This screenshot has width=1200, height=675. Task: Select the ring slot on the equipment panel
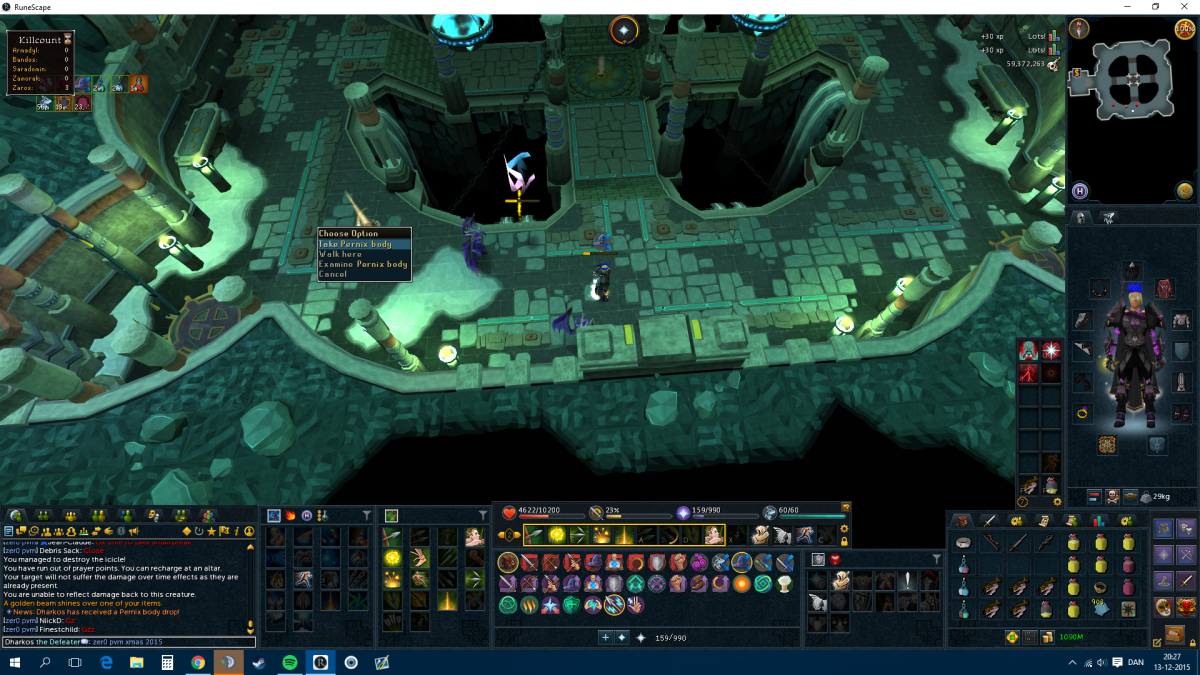pyautogui.click(x=1082, y=412)
